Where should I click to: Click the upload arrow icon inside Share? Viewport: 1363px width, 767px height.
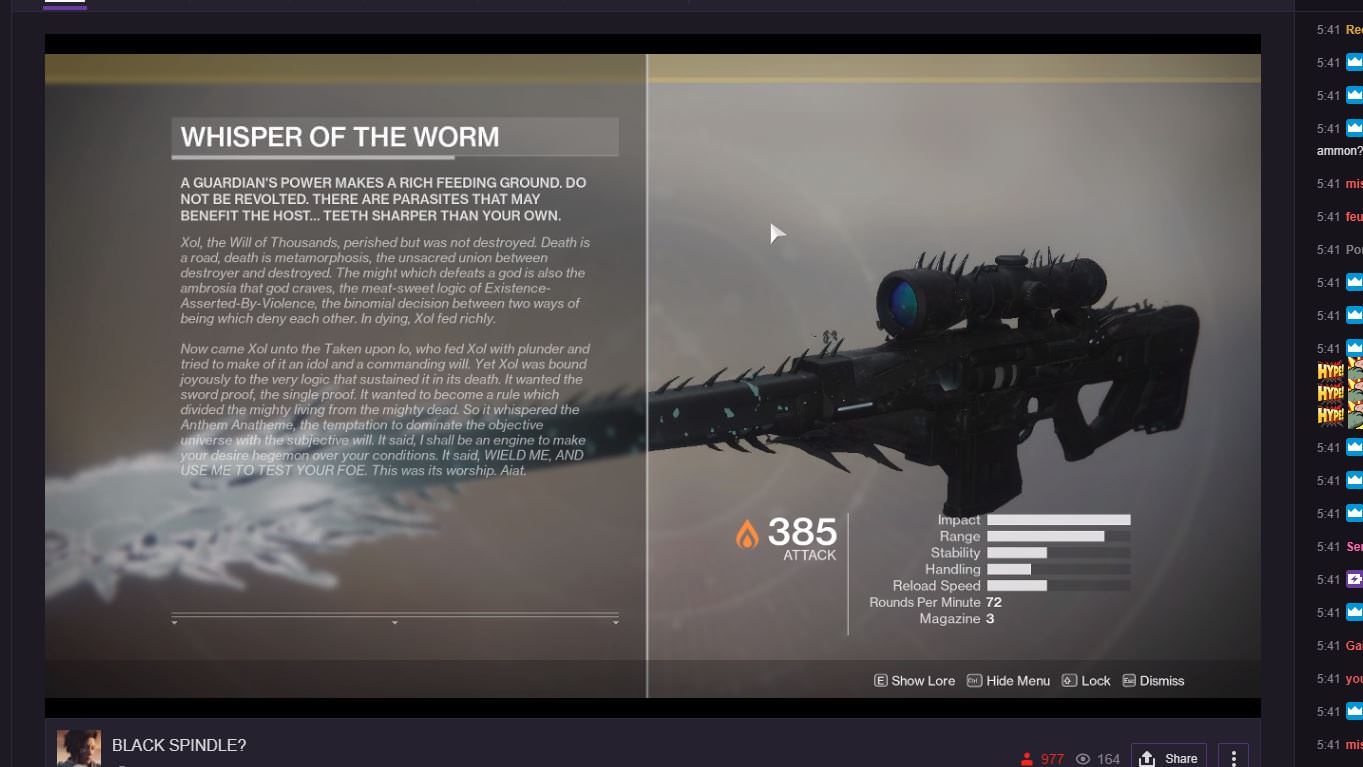point(1147,757)
